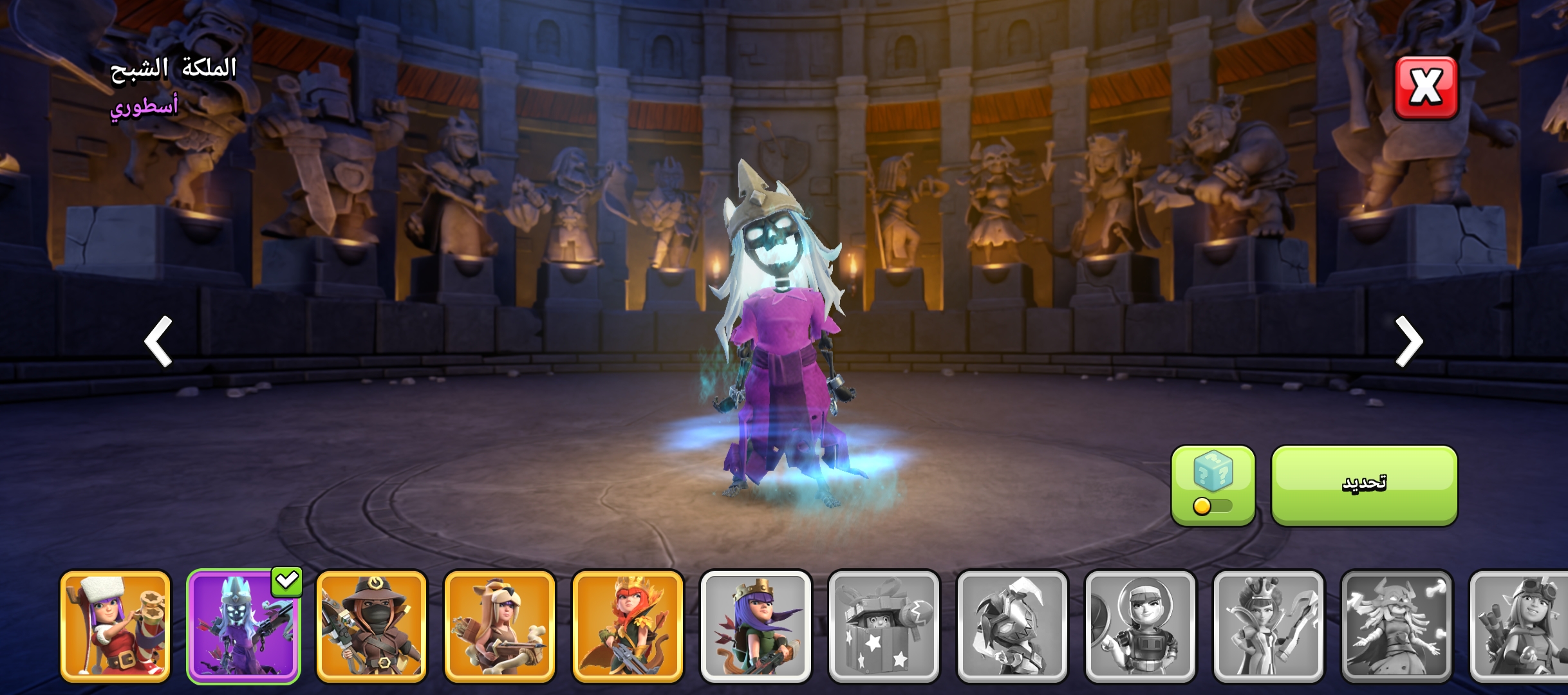Click the green تحديد select button

(x=1364, y=485)
